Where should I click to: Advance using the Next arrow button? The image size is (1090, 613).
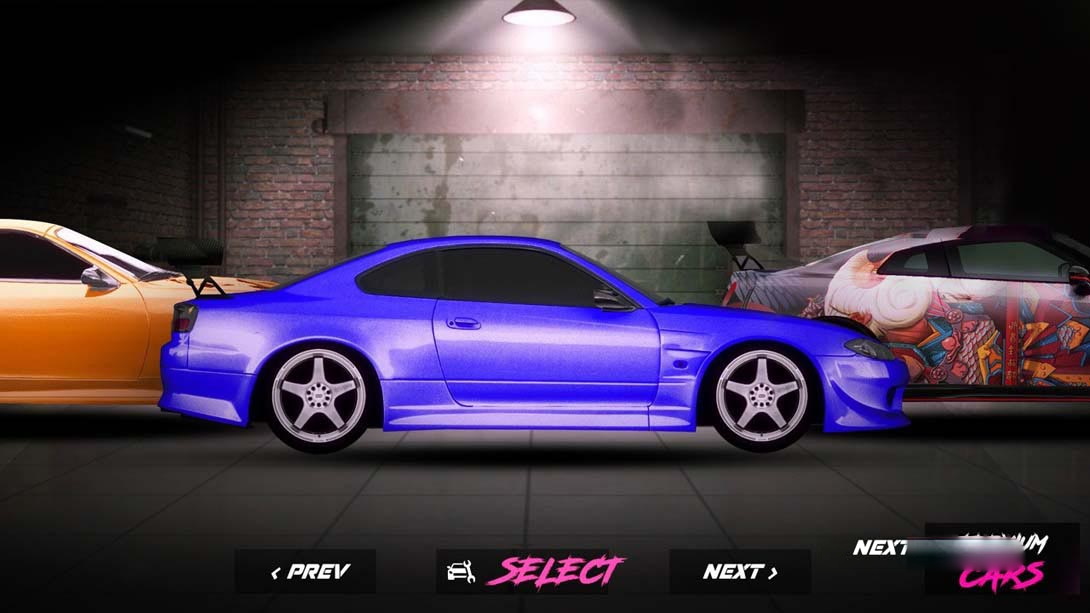click(x=740, y=571)
